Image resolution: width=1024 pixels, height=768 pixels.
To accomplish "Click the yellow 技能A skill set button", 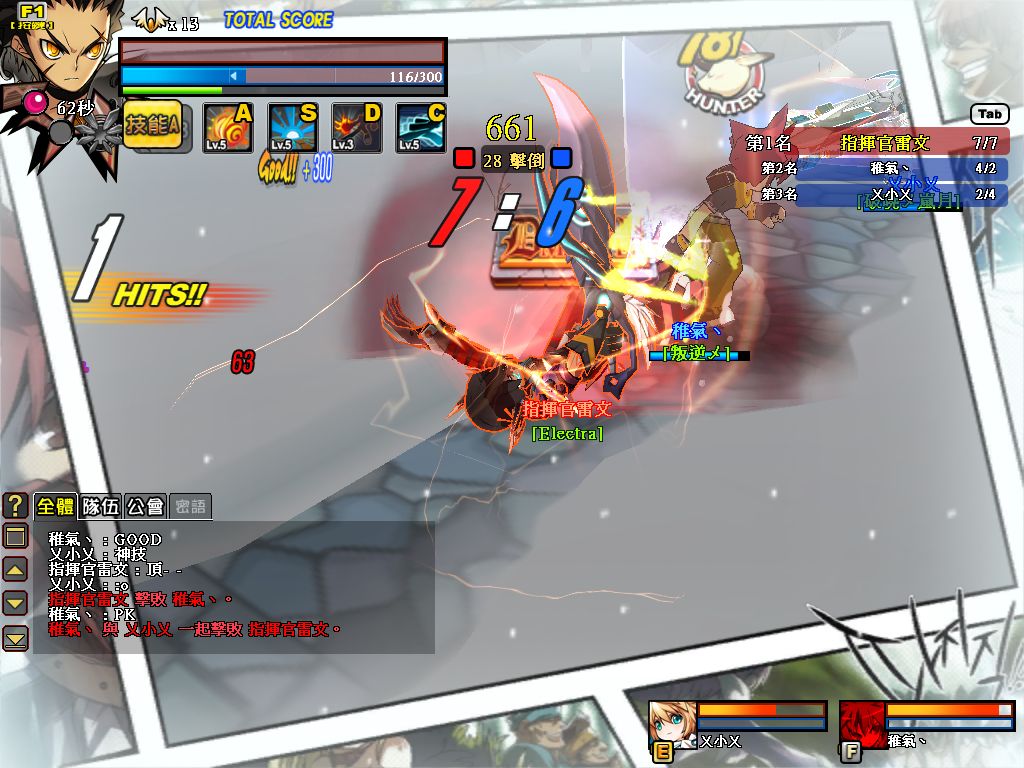I will [152, 127].
